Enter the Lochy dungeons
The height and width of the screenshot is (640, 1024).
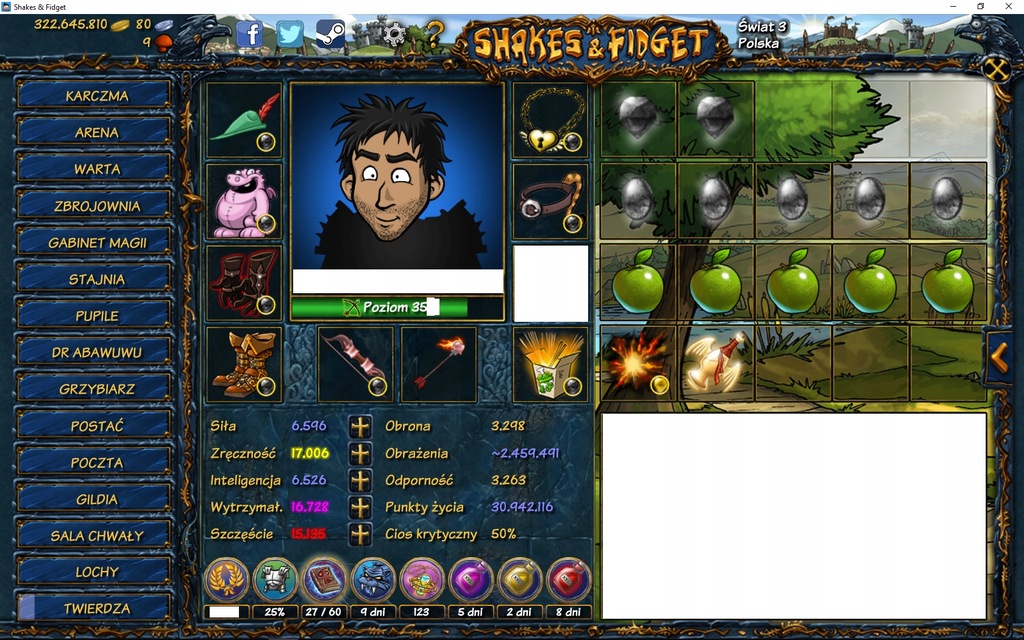pyautogui.click(x=96, y=572)
